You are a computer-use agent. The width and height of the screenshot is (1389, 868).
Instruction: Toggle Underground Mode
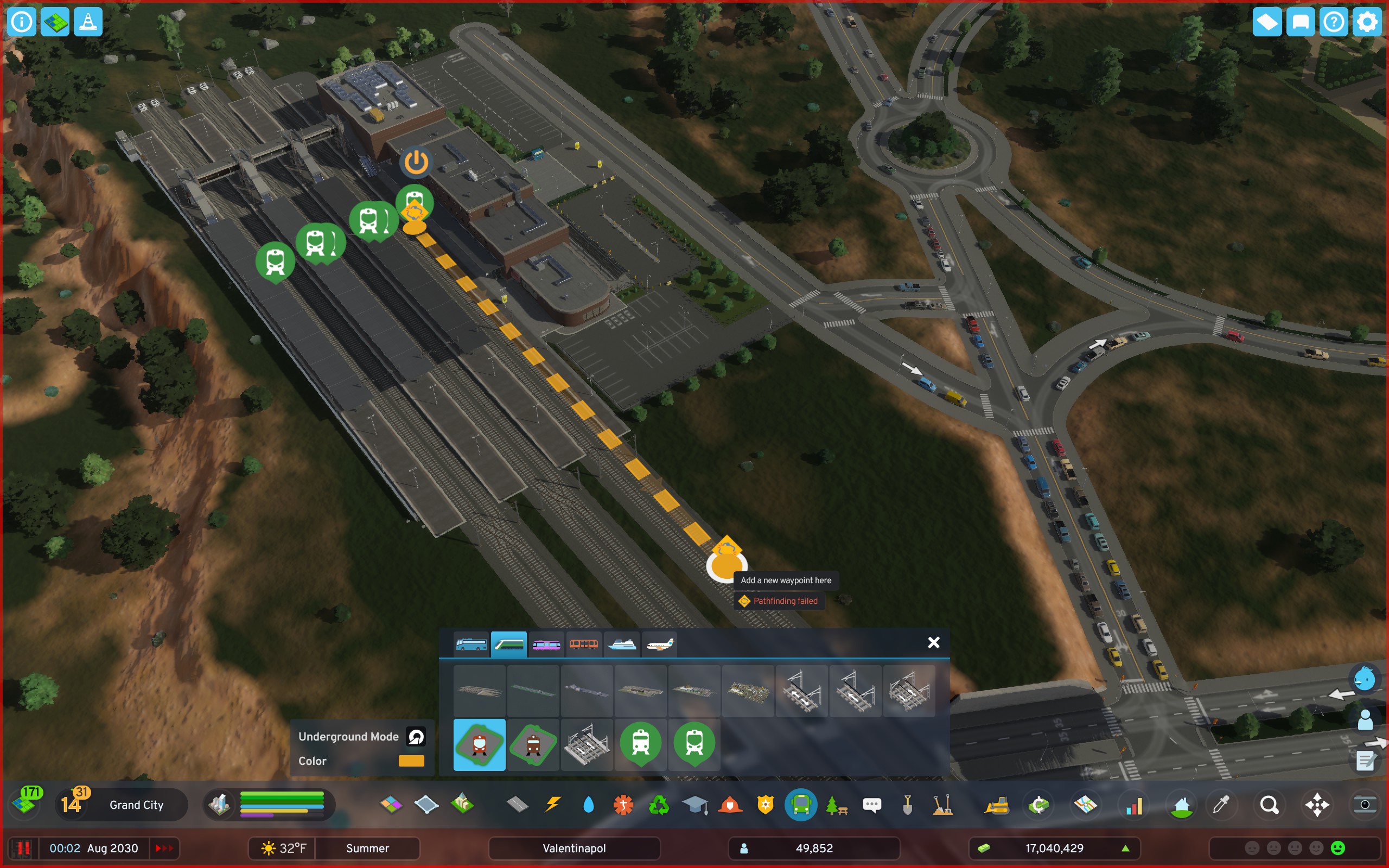416,737
